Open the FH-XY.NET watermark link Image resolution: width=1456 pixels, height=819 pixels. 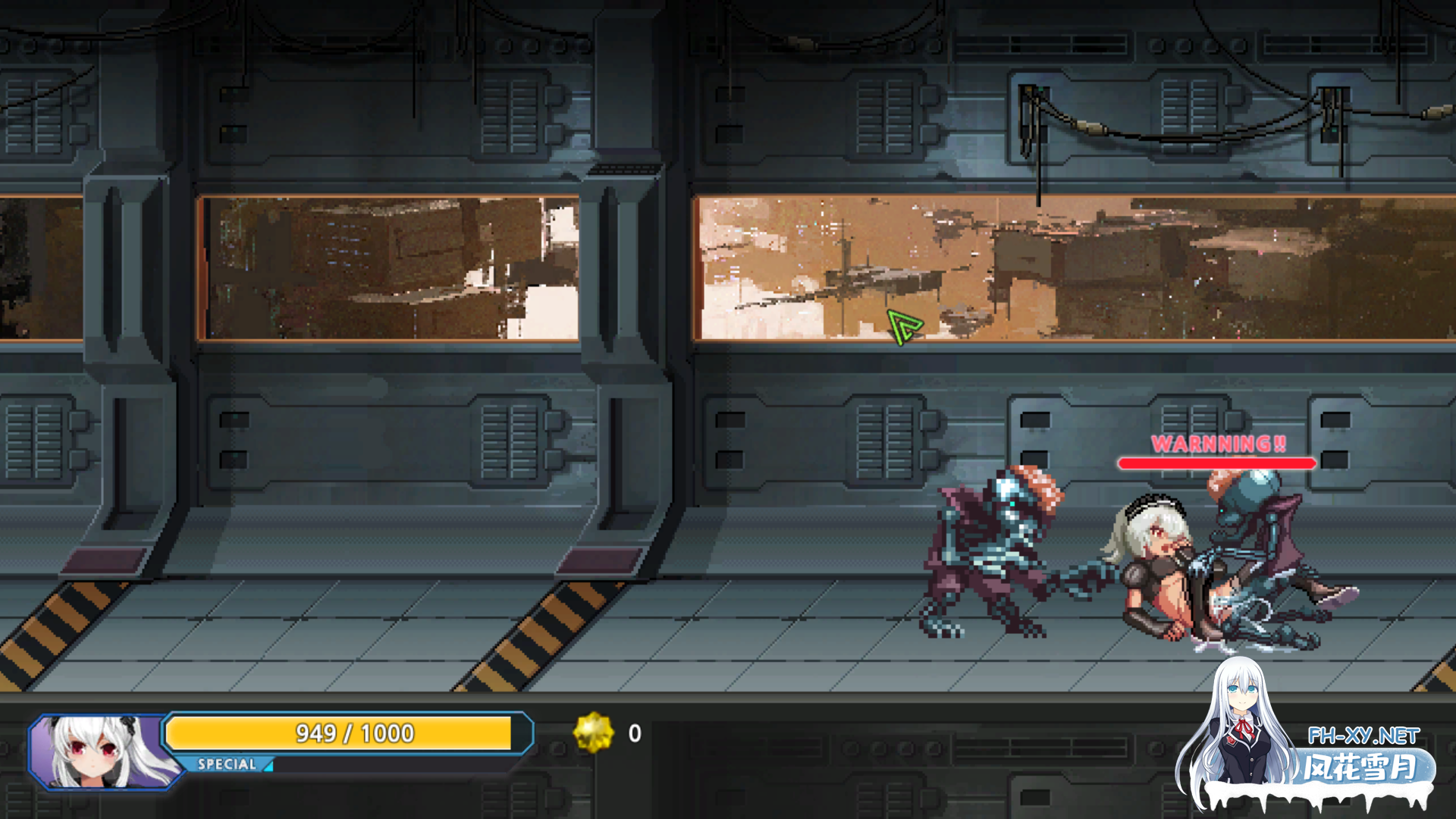pos(1363,736)
